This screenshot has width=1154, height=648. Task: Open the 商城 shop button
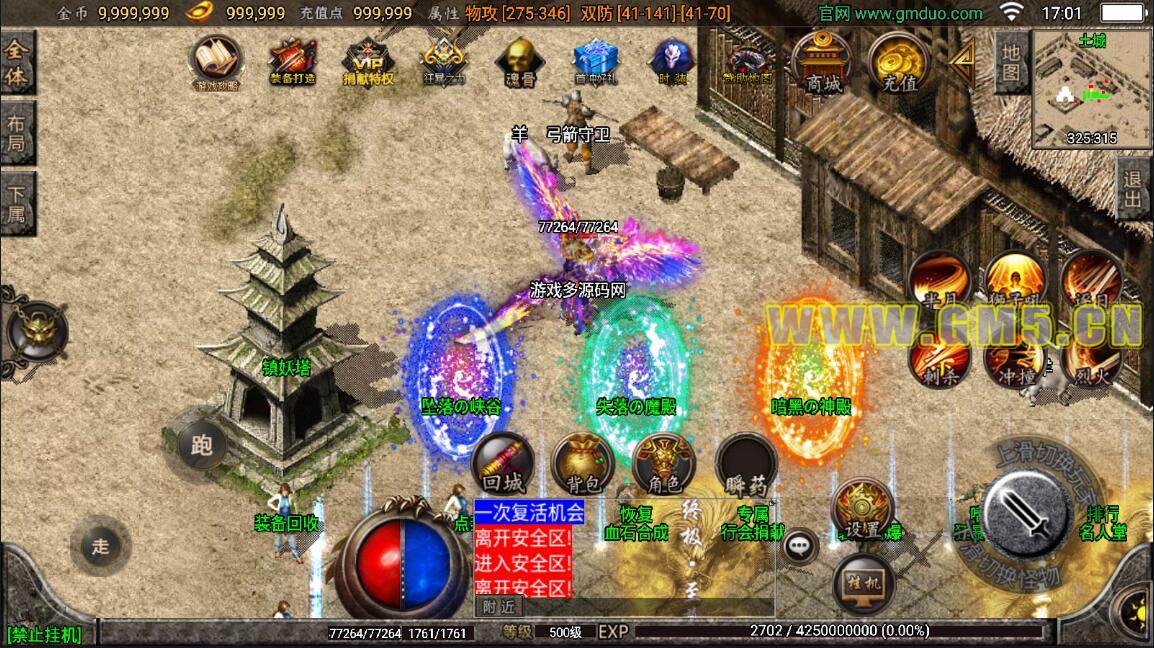coord(824,63)
